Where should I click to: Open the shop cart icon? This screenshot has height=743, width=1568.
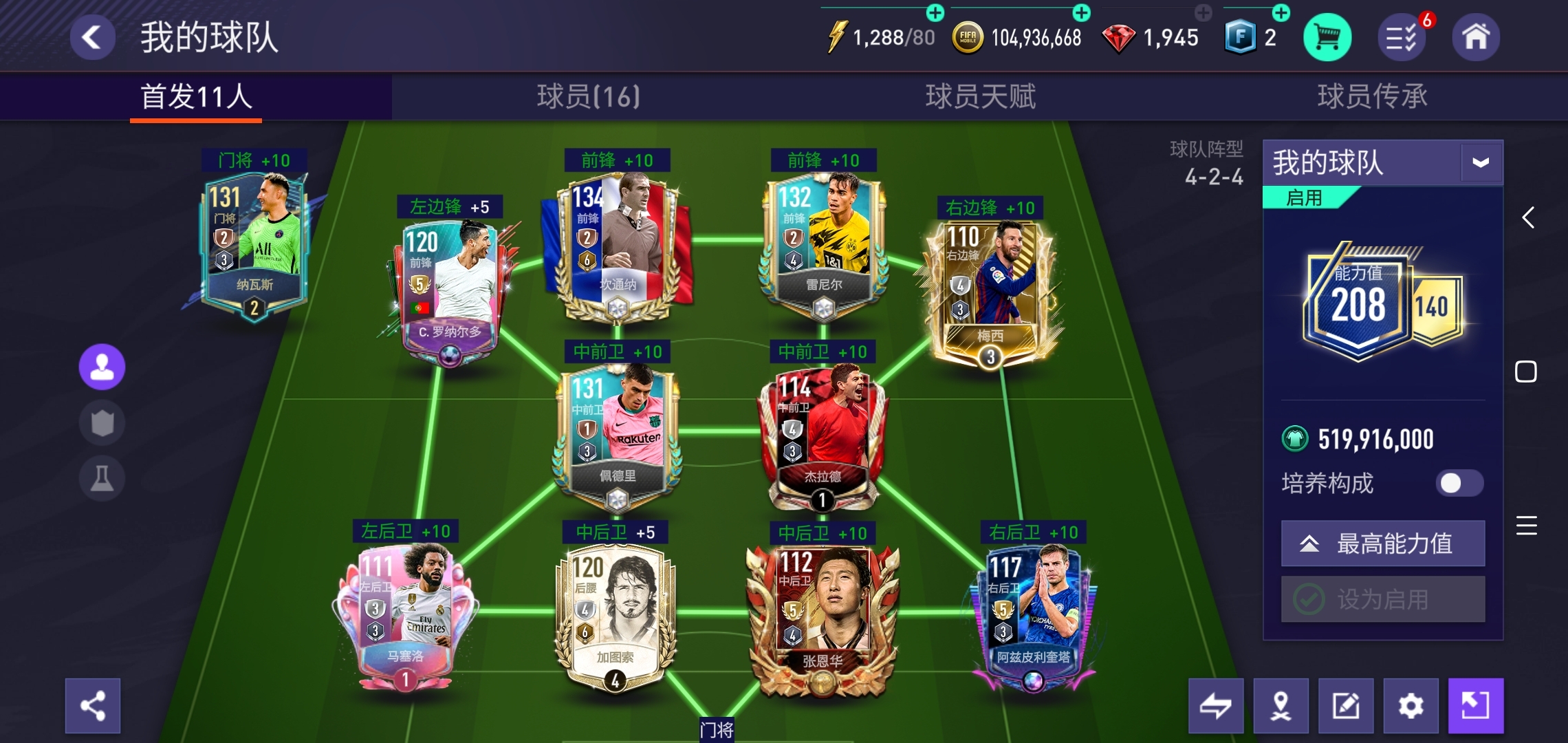click(1327, 37)
